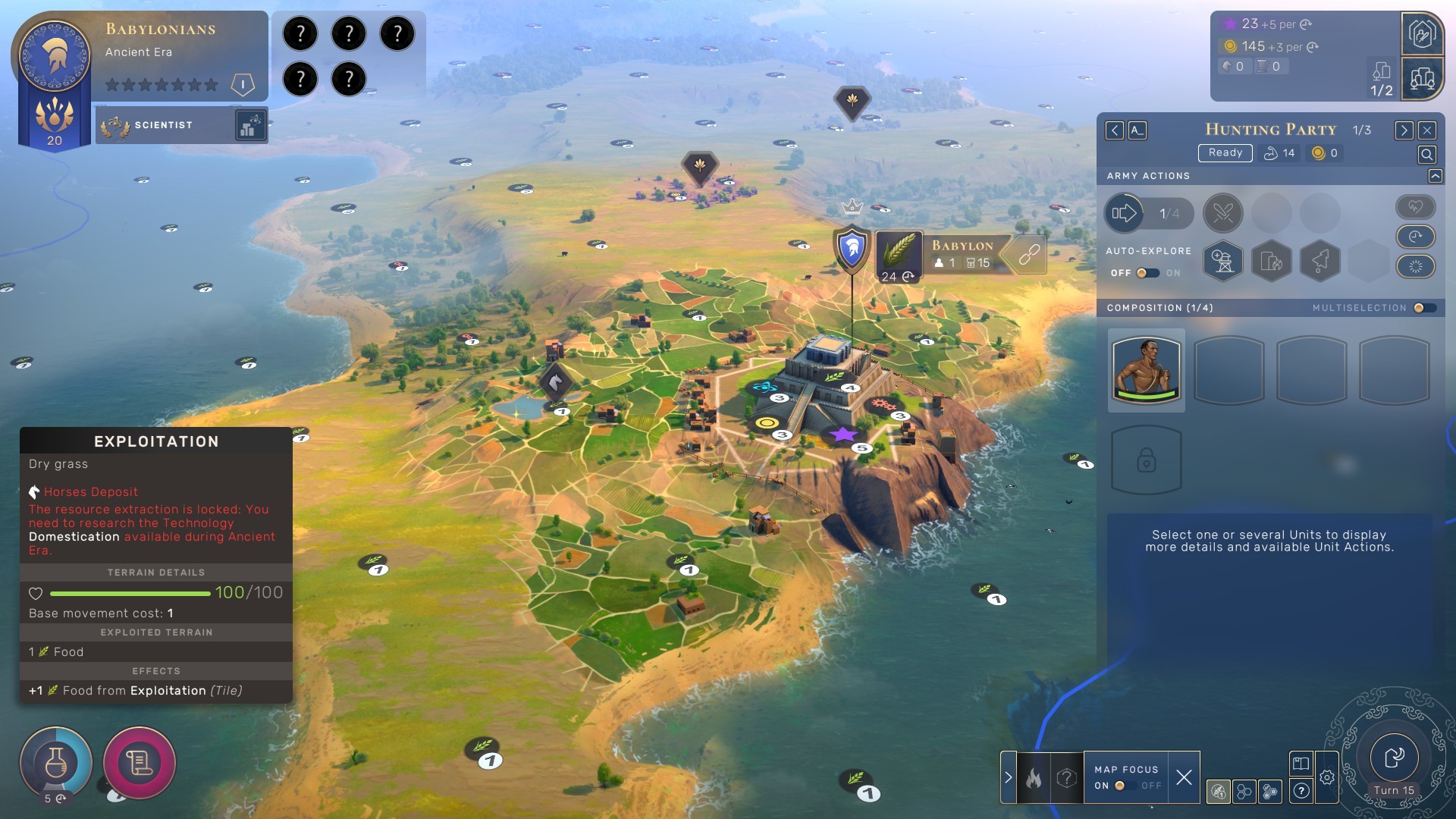This screenshot has height=819, width=1456.
Task: Select the unit portrait in Composition
Action: [x=1146, y=371]
